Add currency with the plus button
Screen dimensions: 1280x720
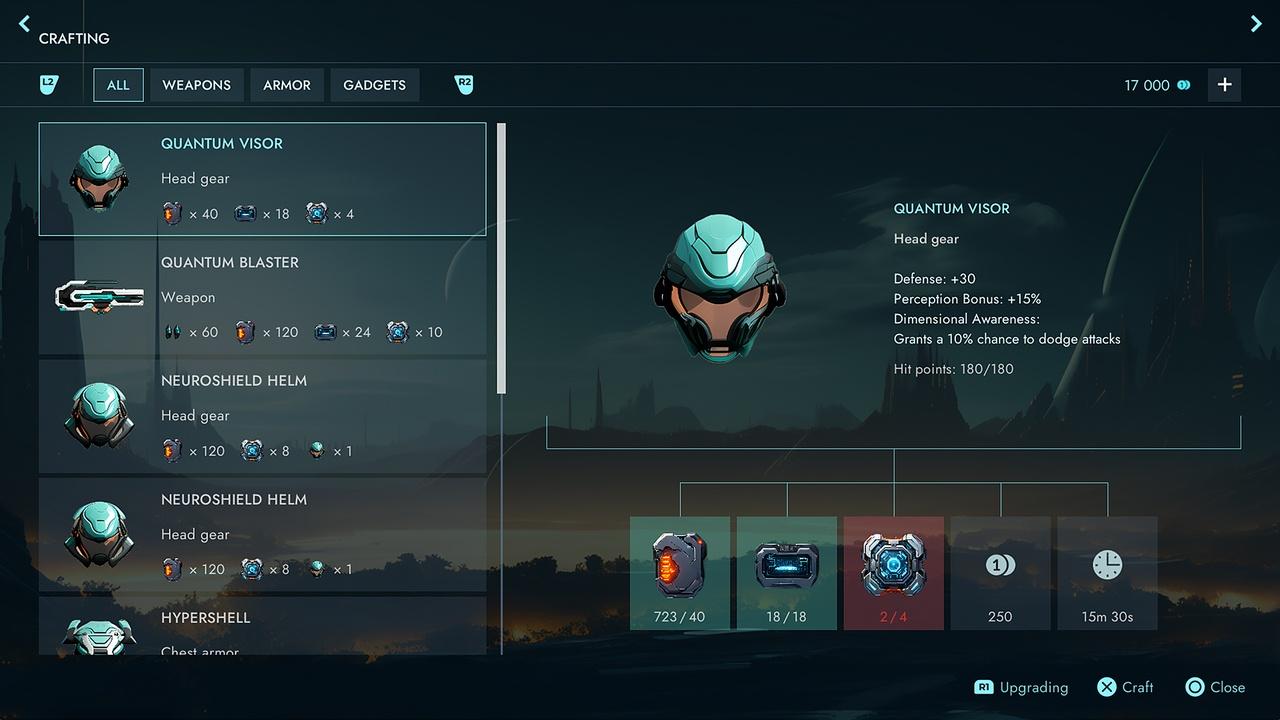pos(1224,85)
